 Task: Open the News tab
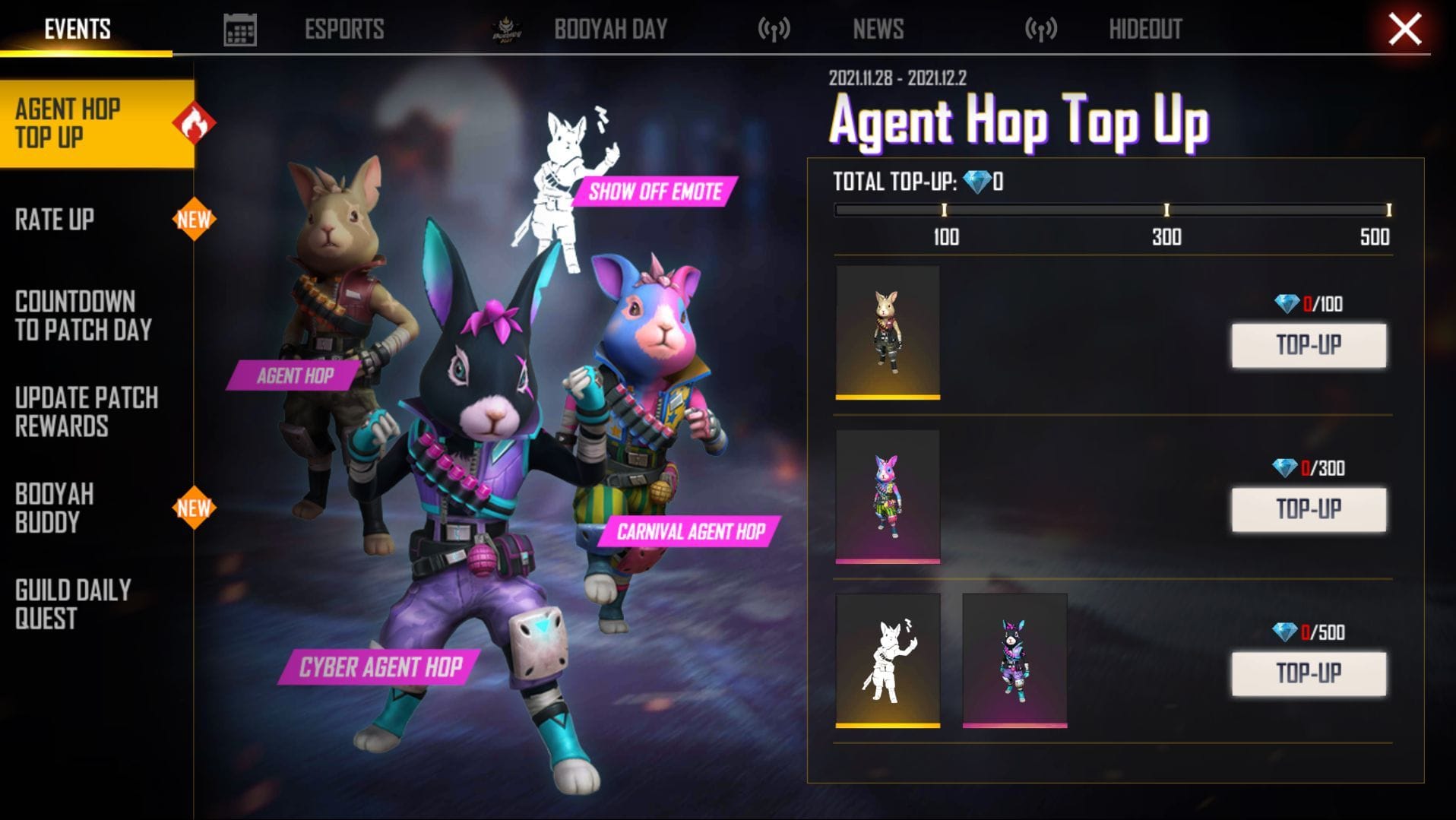click(x=878, y=28)
